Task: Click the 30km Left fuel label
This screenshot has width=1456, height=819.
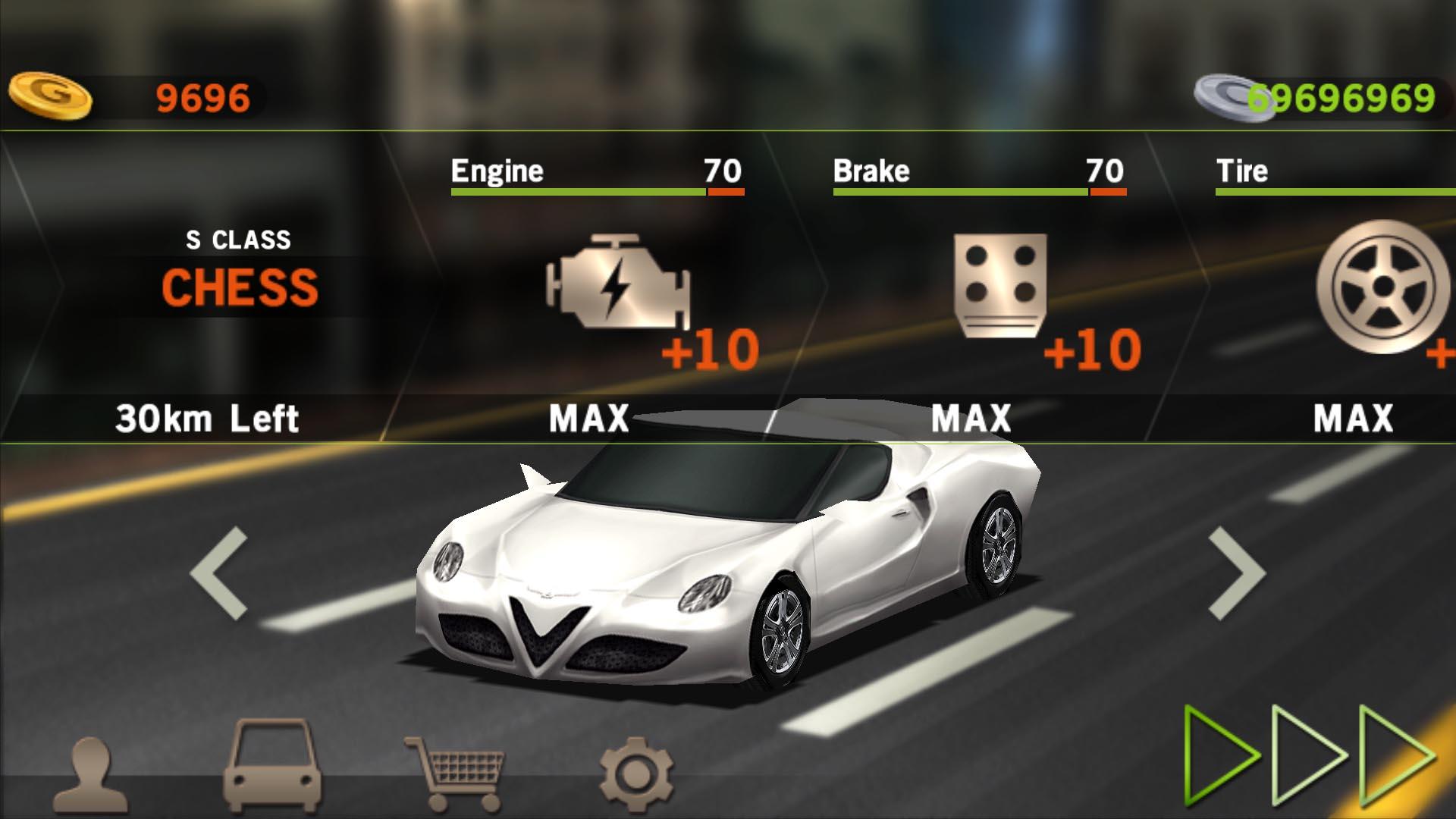Action: click(x=209, y=416)
